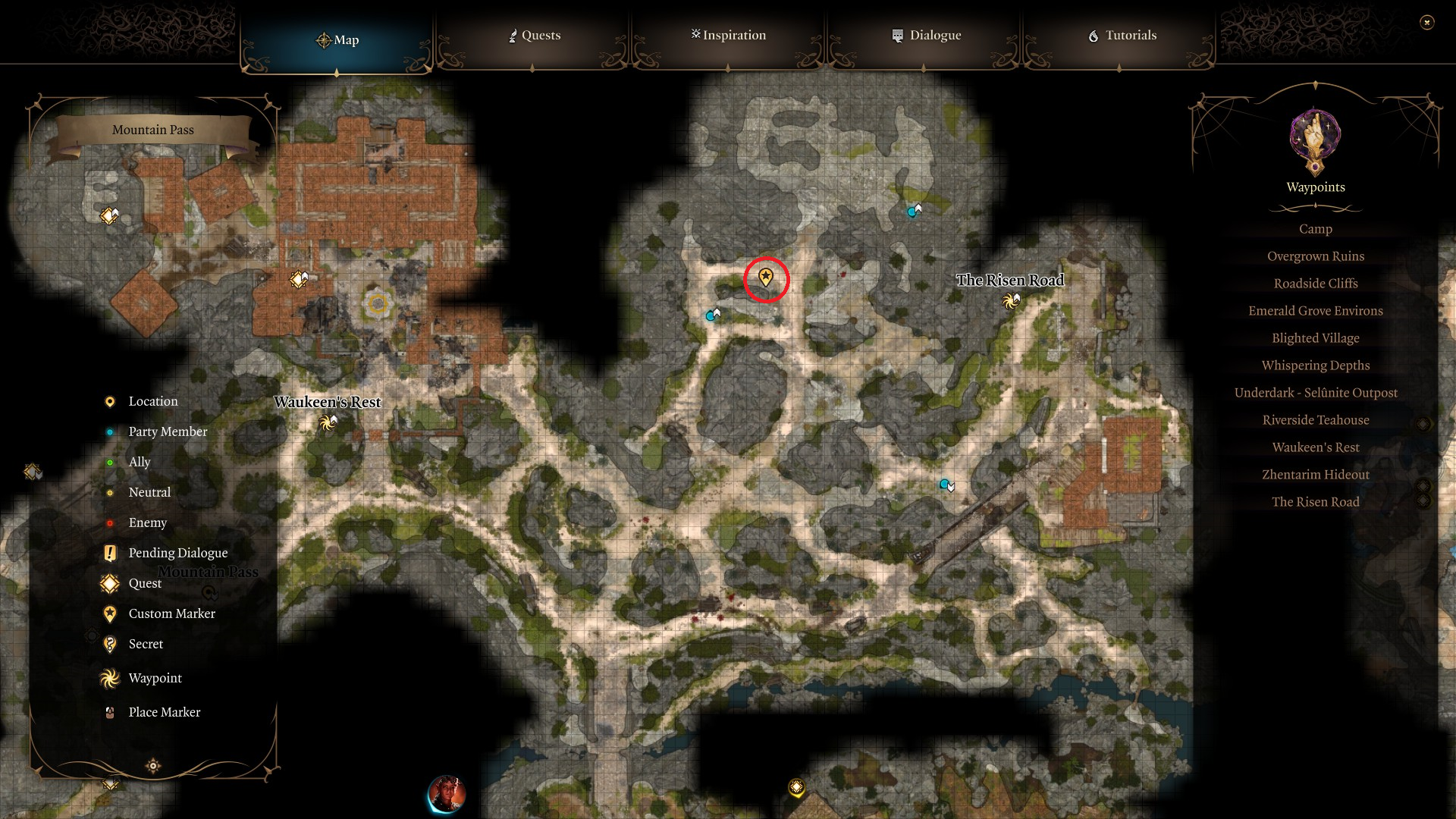Click the party member indicator near the bridge

pos(943,483)
